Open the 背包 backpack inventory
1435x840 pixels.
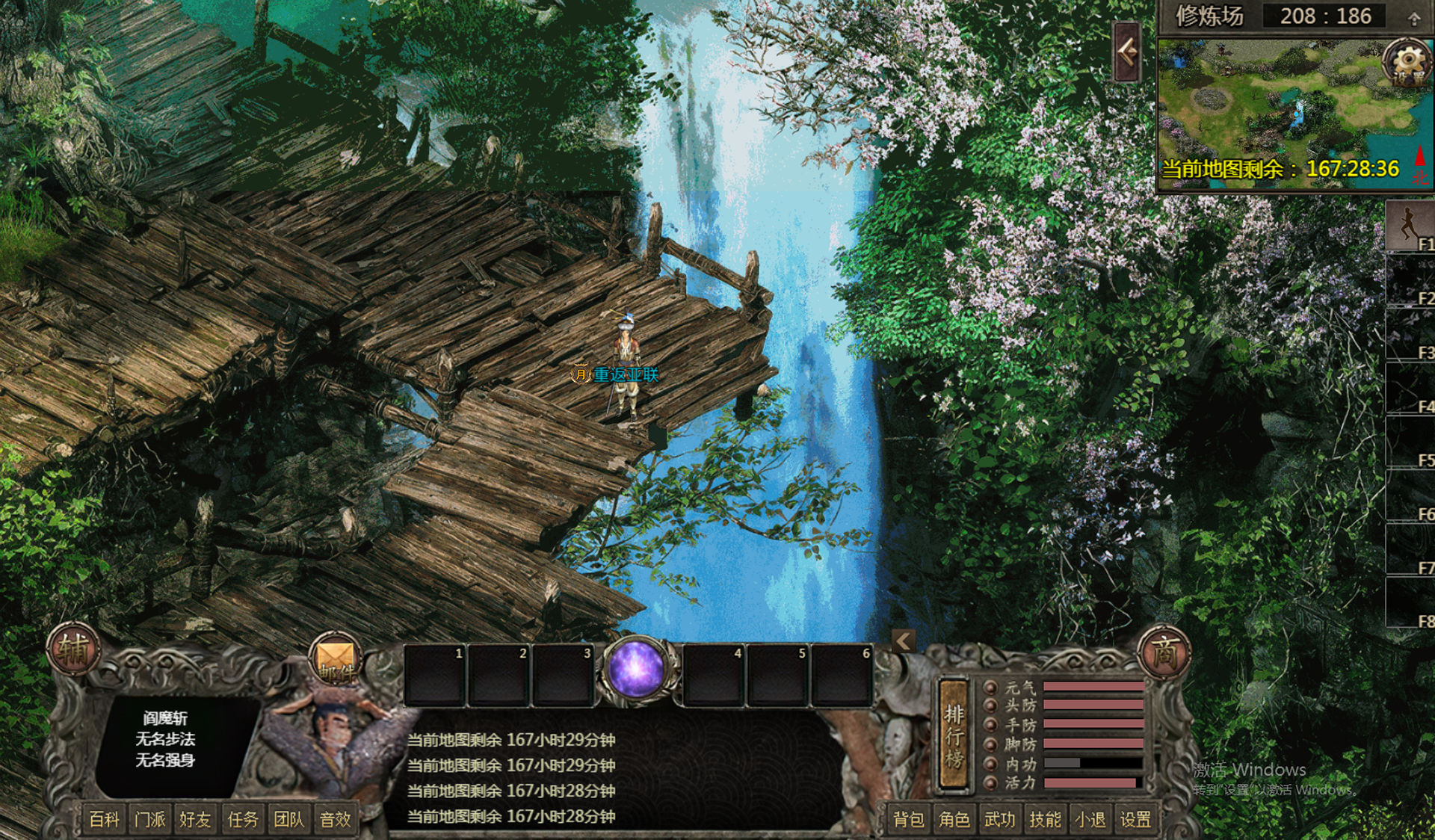click(x=909, y=820)
